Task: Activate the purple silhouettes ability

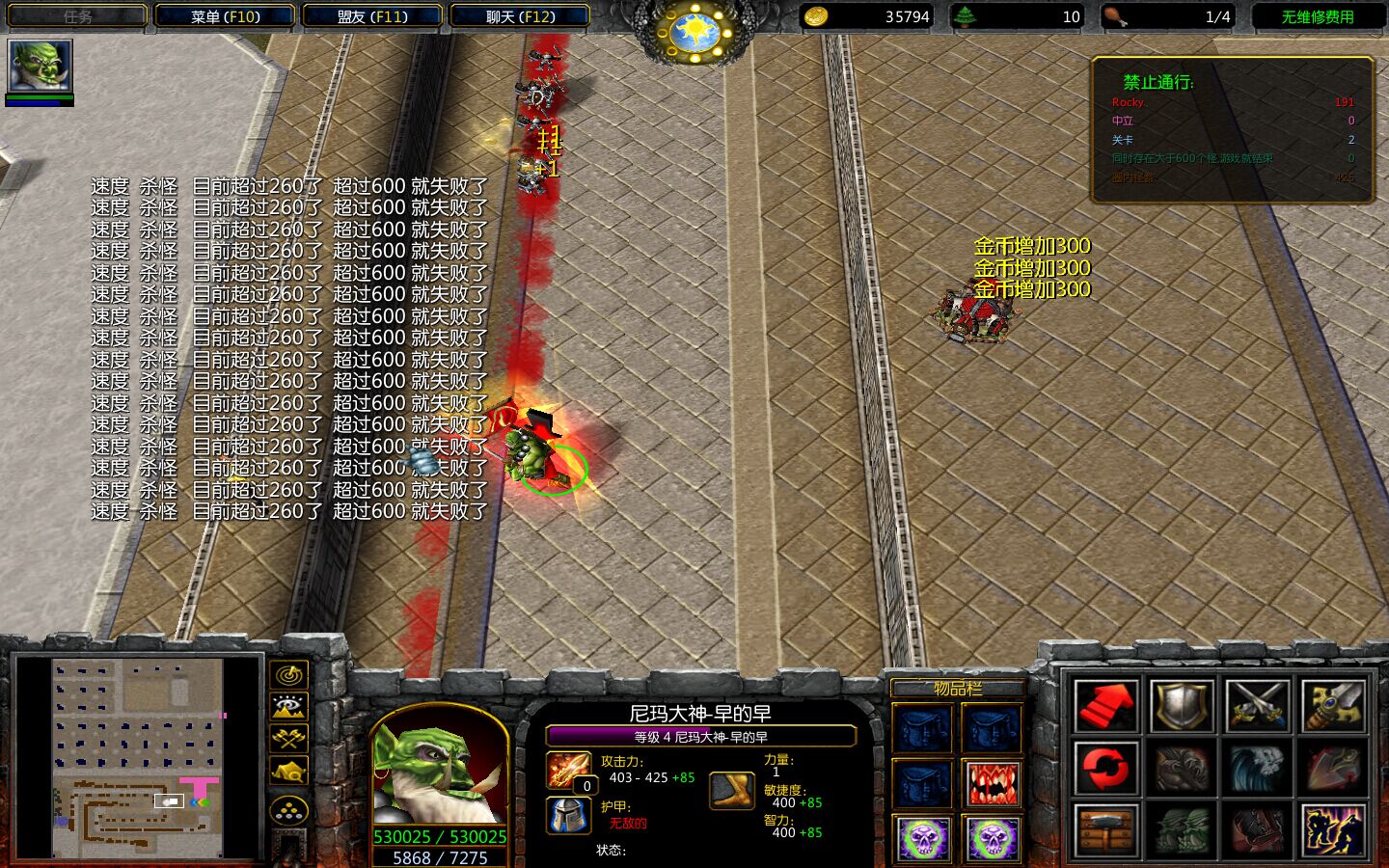Action: click(x=1334, y=829)
